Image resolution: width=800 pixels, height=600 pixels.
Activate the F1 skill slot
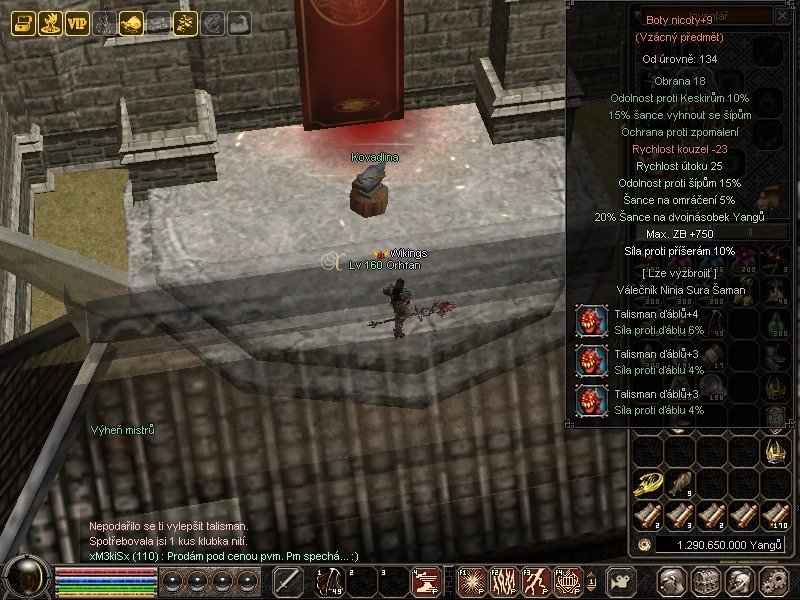(x=472, y=580)
